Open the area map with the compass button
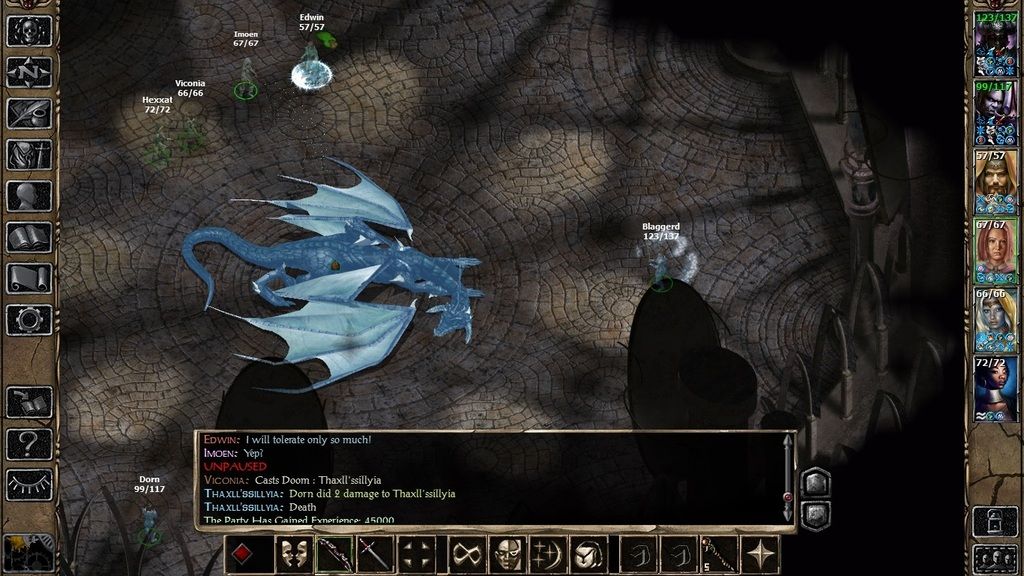 tap(29, 72)
